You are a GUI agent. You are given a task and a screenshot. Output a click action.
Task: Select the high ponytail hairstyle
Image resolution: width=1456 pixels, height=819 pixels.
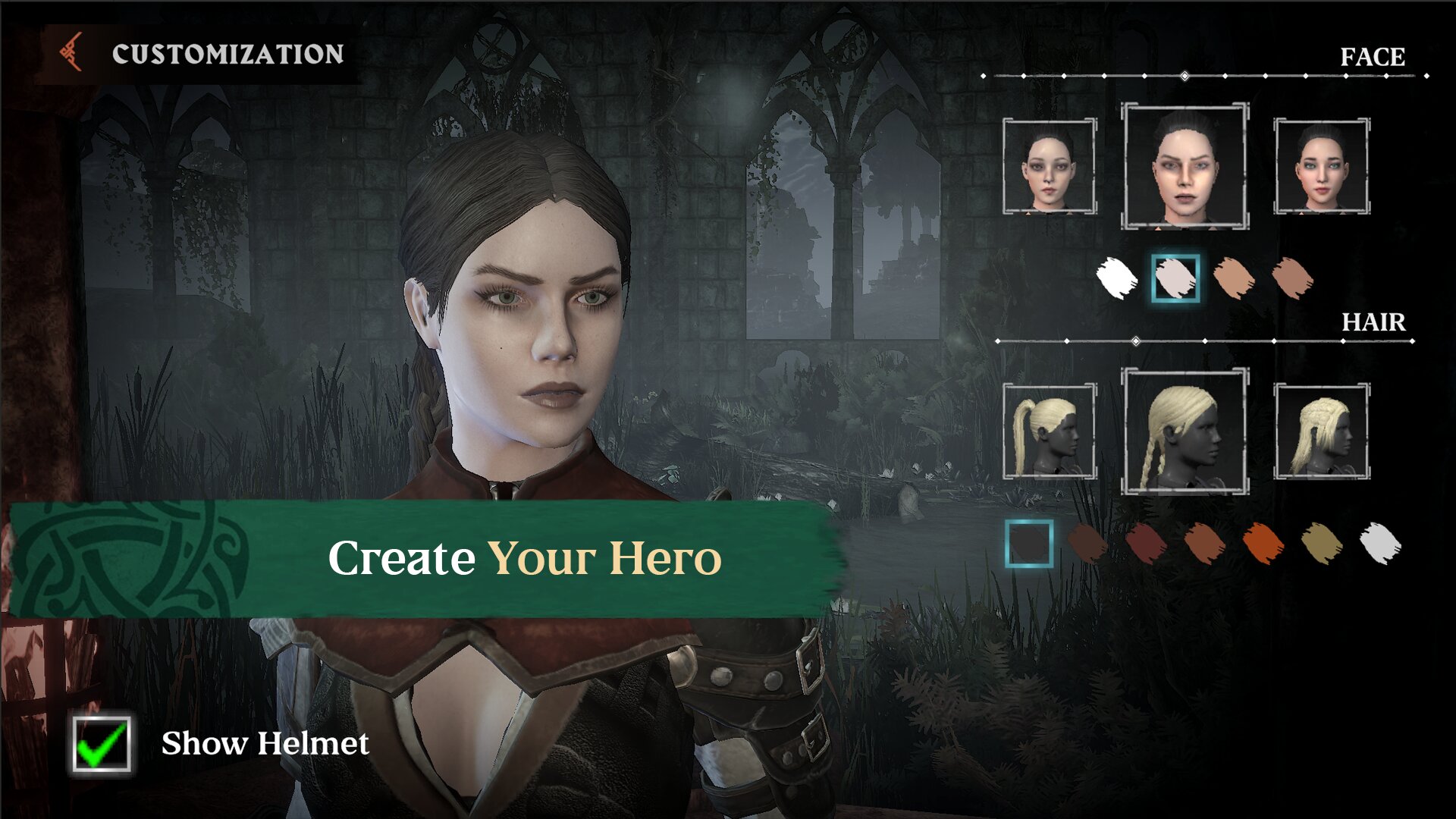tap(1050, 431)
